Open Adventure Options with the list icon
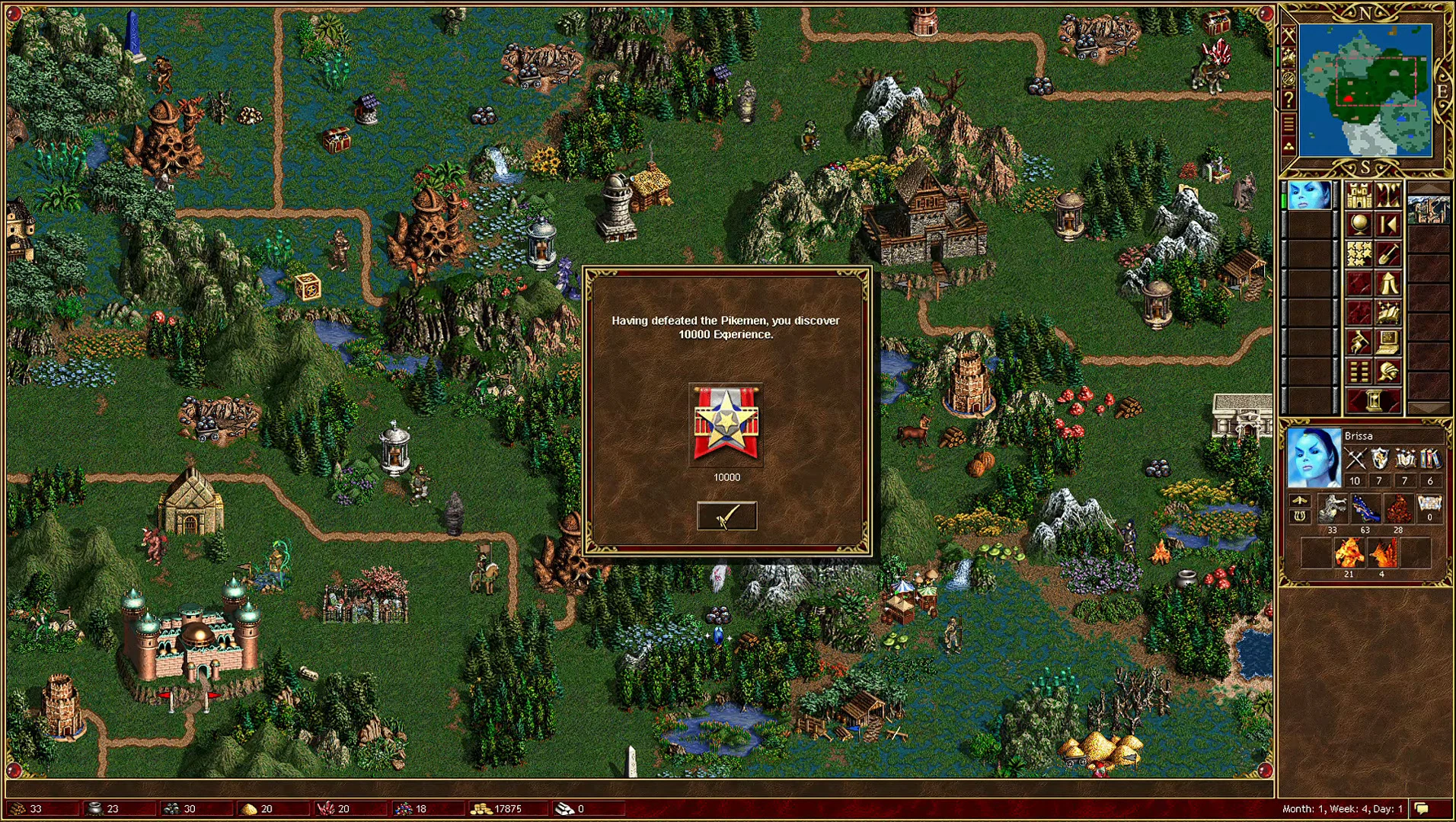Image resolution: width=1456 pixels, height=822 pixels. point(1359,370)
